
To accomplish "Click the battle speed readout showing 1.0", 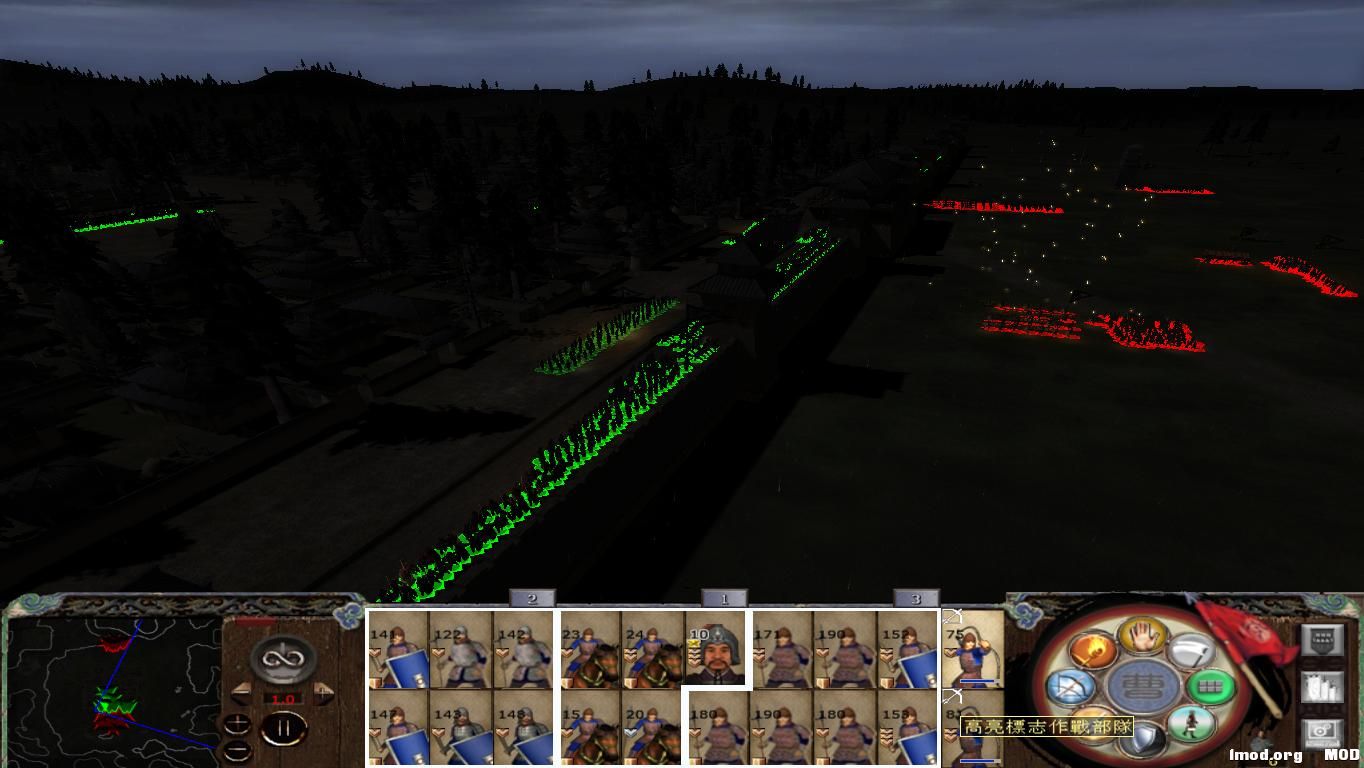I will [286, 698].
